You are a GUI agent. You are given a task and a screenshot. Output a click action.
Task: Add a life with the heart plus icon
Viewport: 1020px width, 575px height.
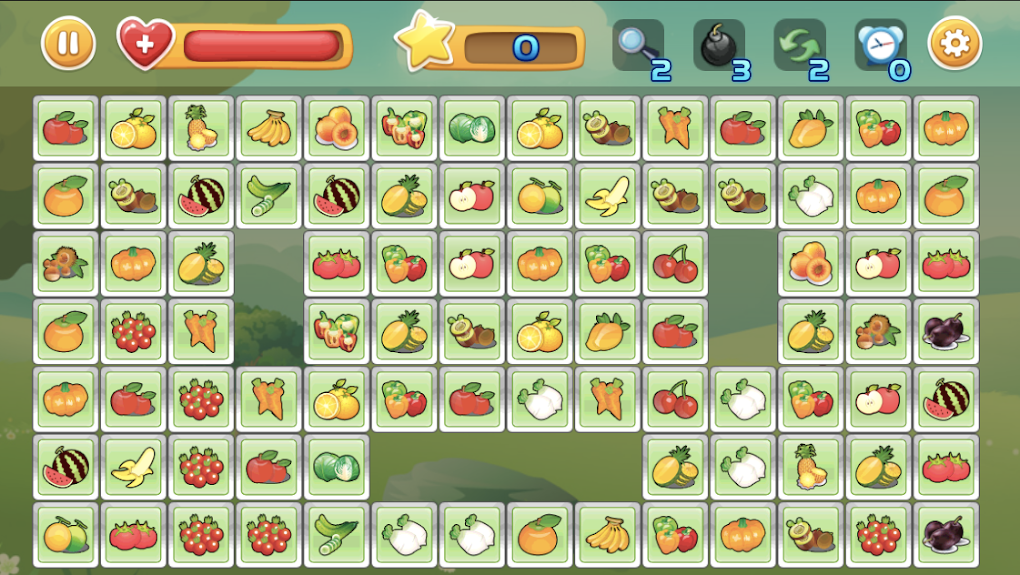(x=146, y=43)
